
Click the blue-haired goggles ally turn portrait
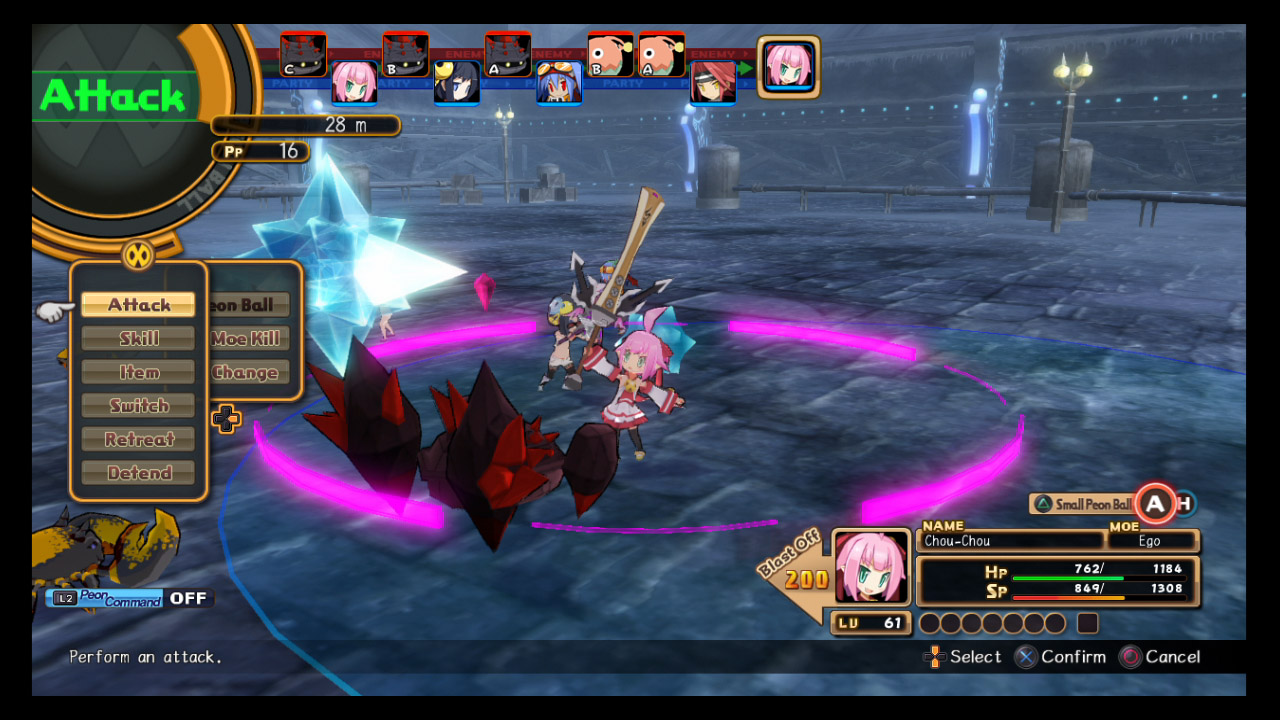[x=559, y=82]
